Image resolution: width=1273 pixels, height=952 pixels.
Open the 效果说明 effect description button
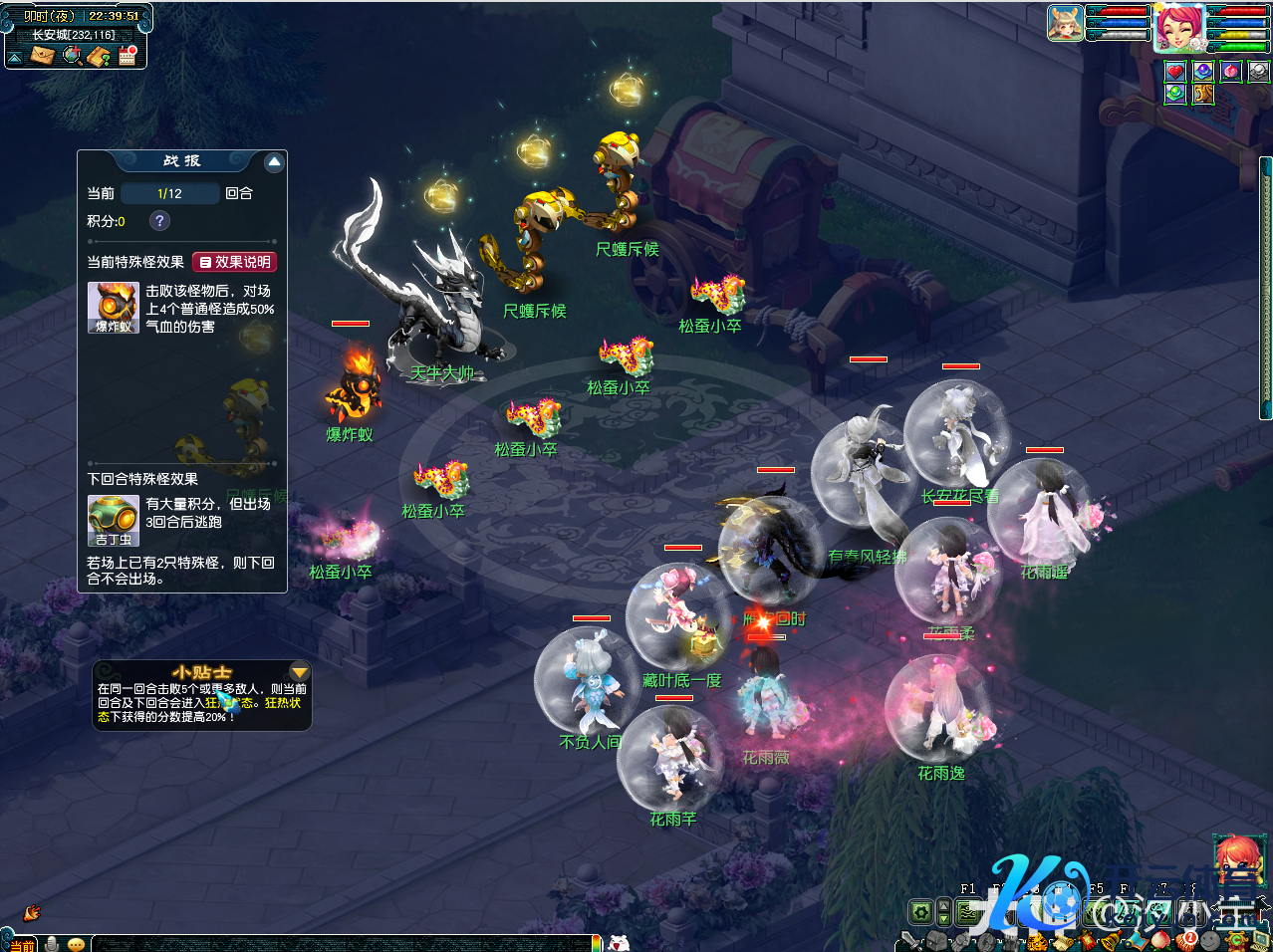point(234,262)
